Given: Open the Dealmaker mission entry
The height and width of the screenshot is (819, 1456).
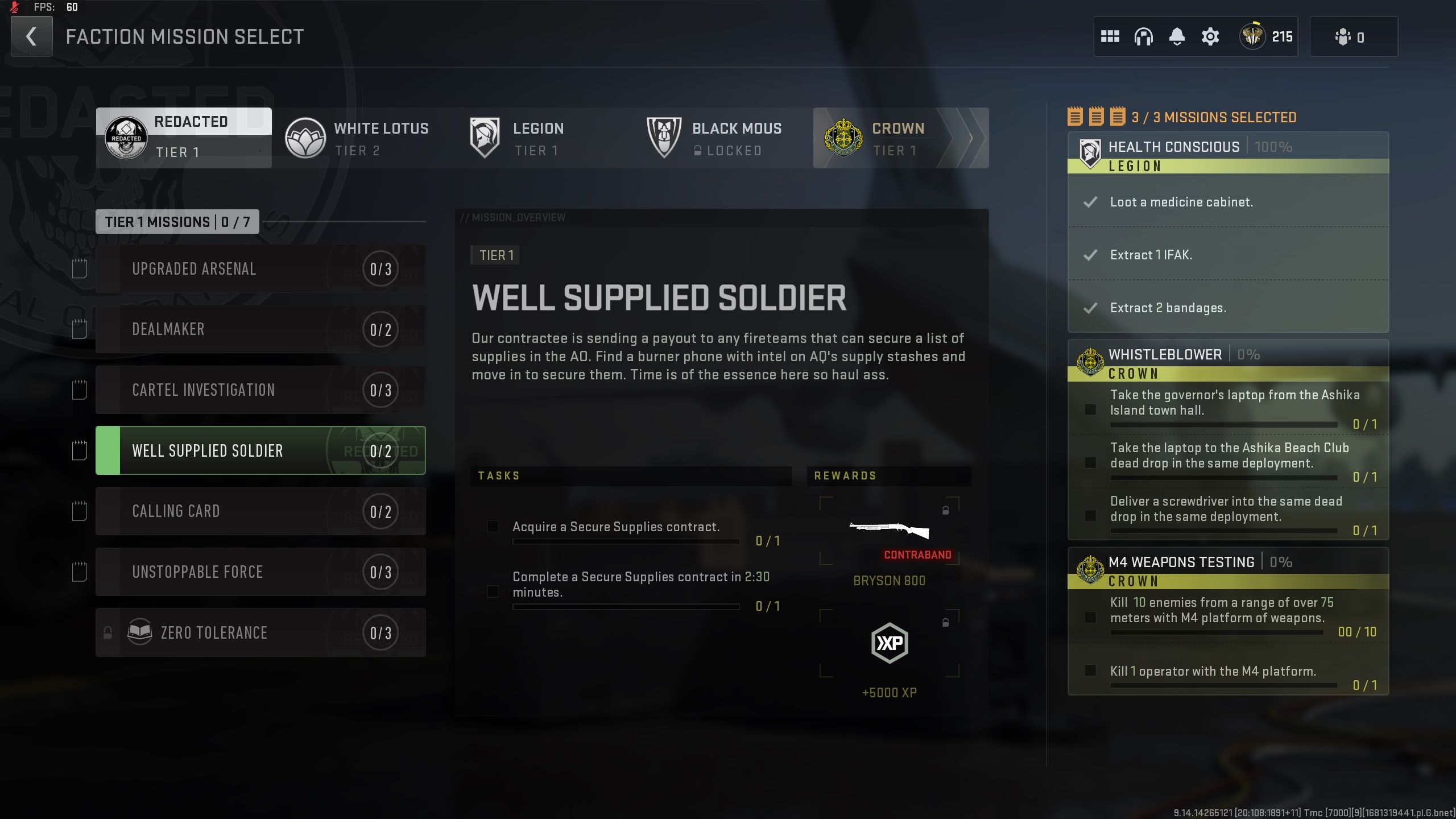Looking at the screenshot, I should click(261, 329).
